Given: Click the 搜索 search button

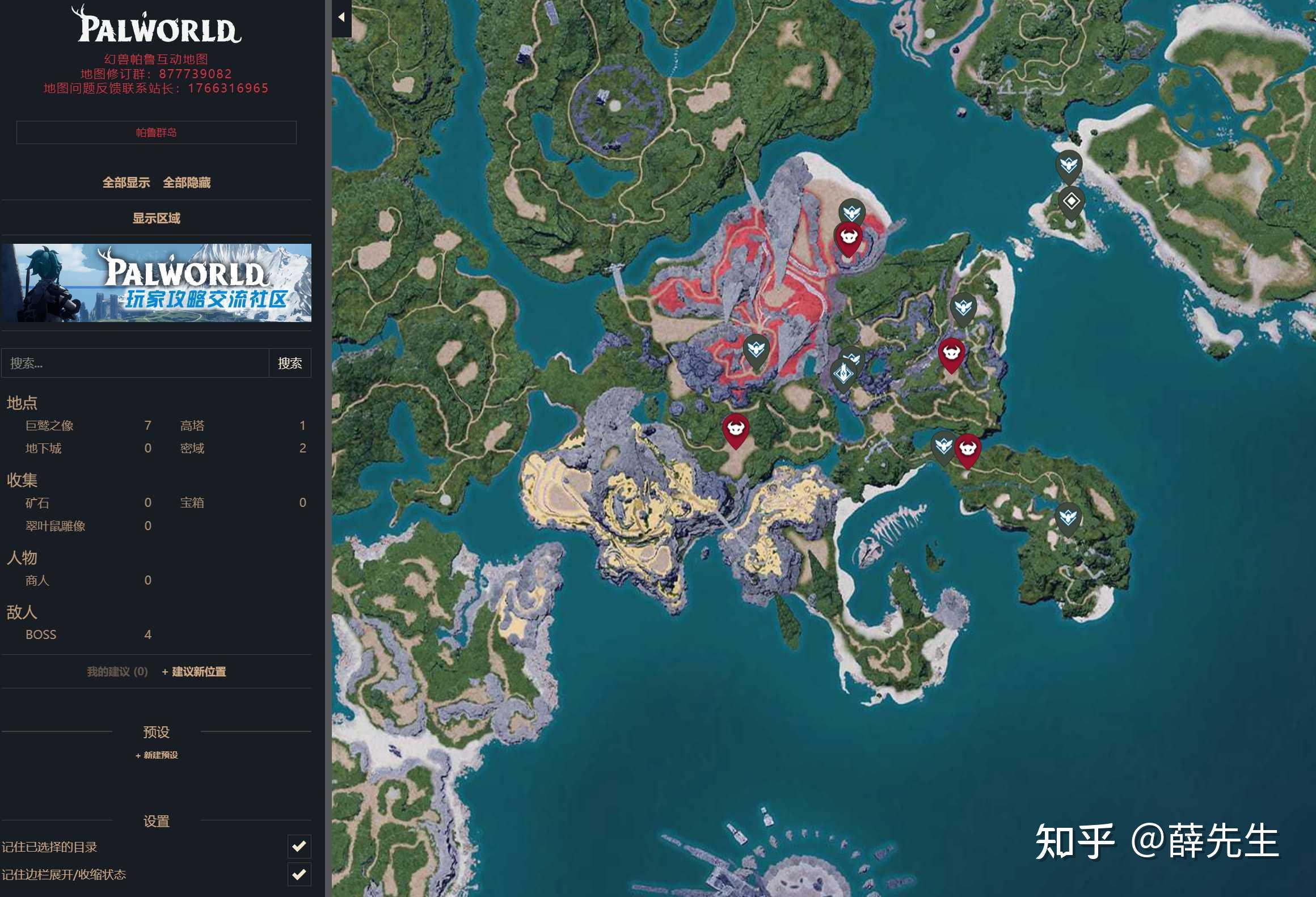Looking at the screenshot, I should 290,362.
